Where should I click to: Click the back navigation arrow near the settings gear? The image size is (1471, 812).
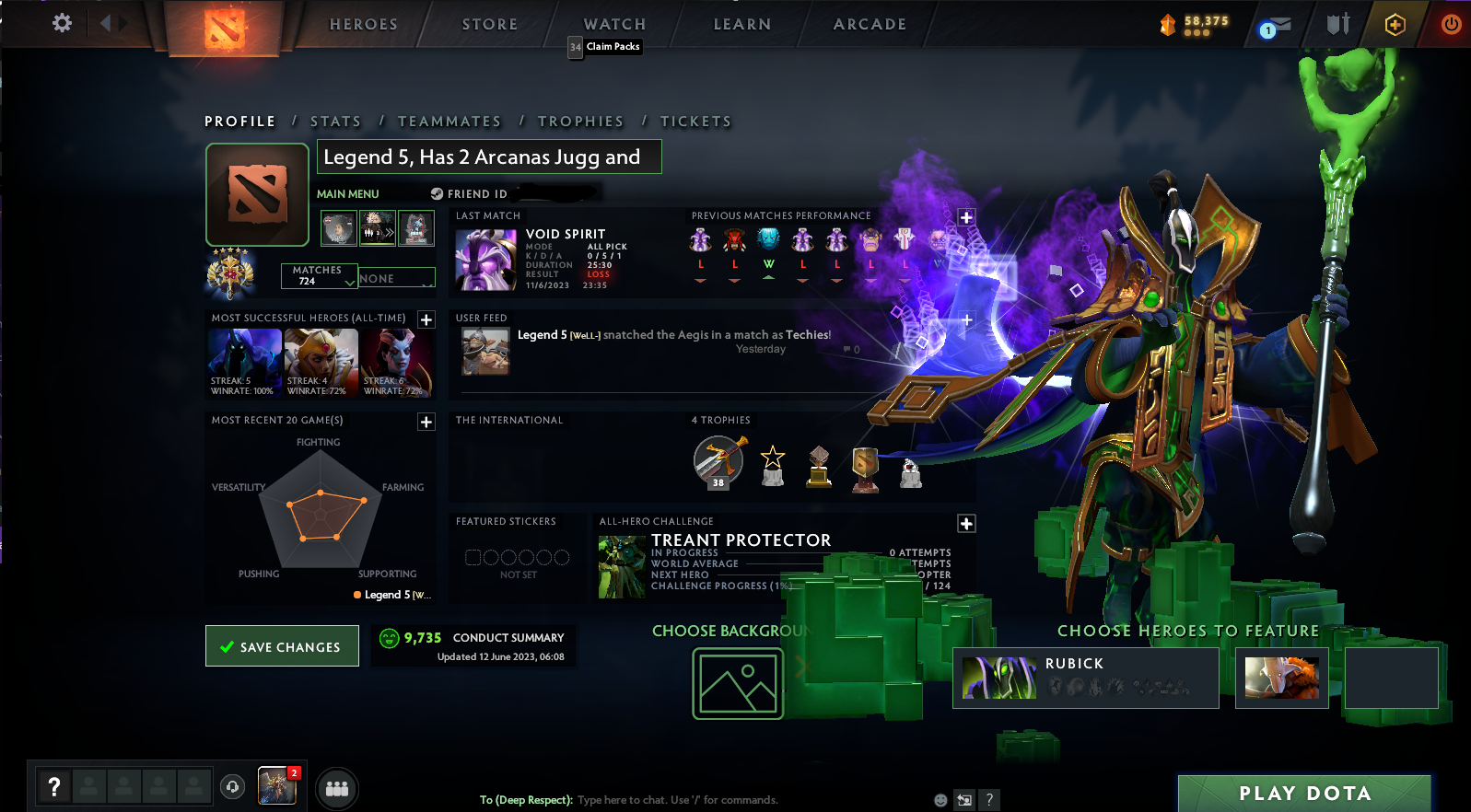(x=106, y=24)
